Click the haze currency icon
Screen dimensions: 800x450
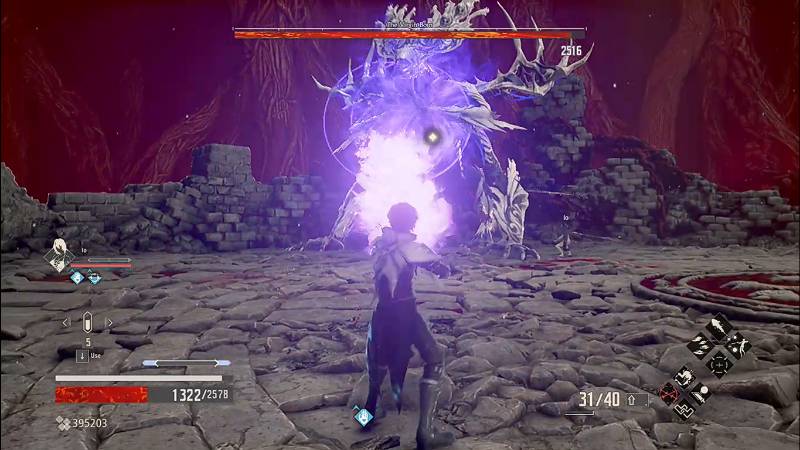(x=64, y=423)
